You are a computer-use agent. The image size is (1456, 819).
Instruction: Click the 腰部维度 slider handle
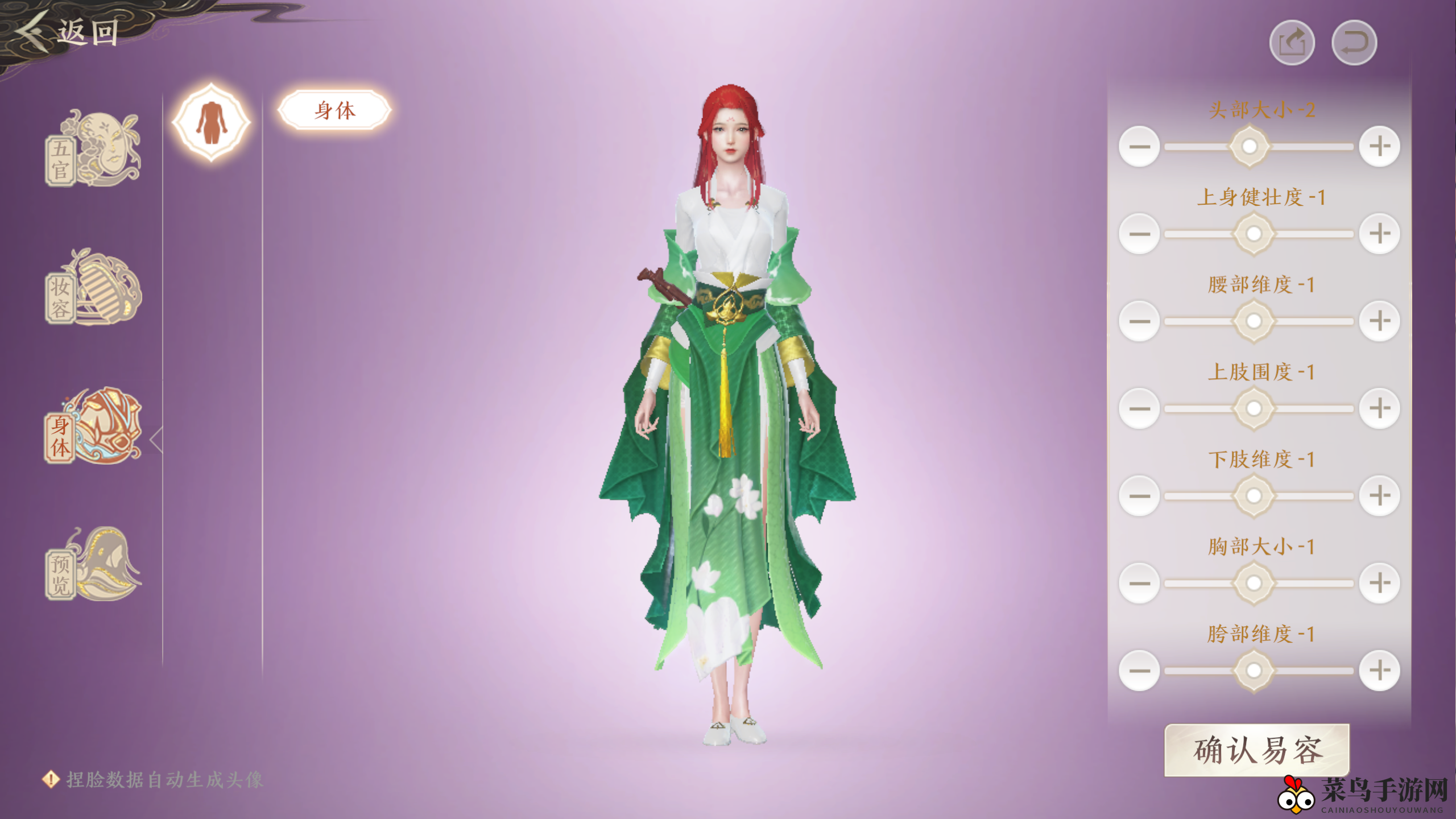point(1254,321)
